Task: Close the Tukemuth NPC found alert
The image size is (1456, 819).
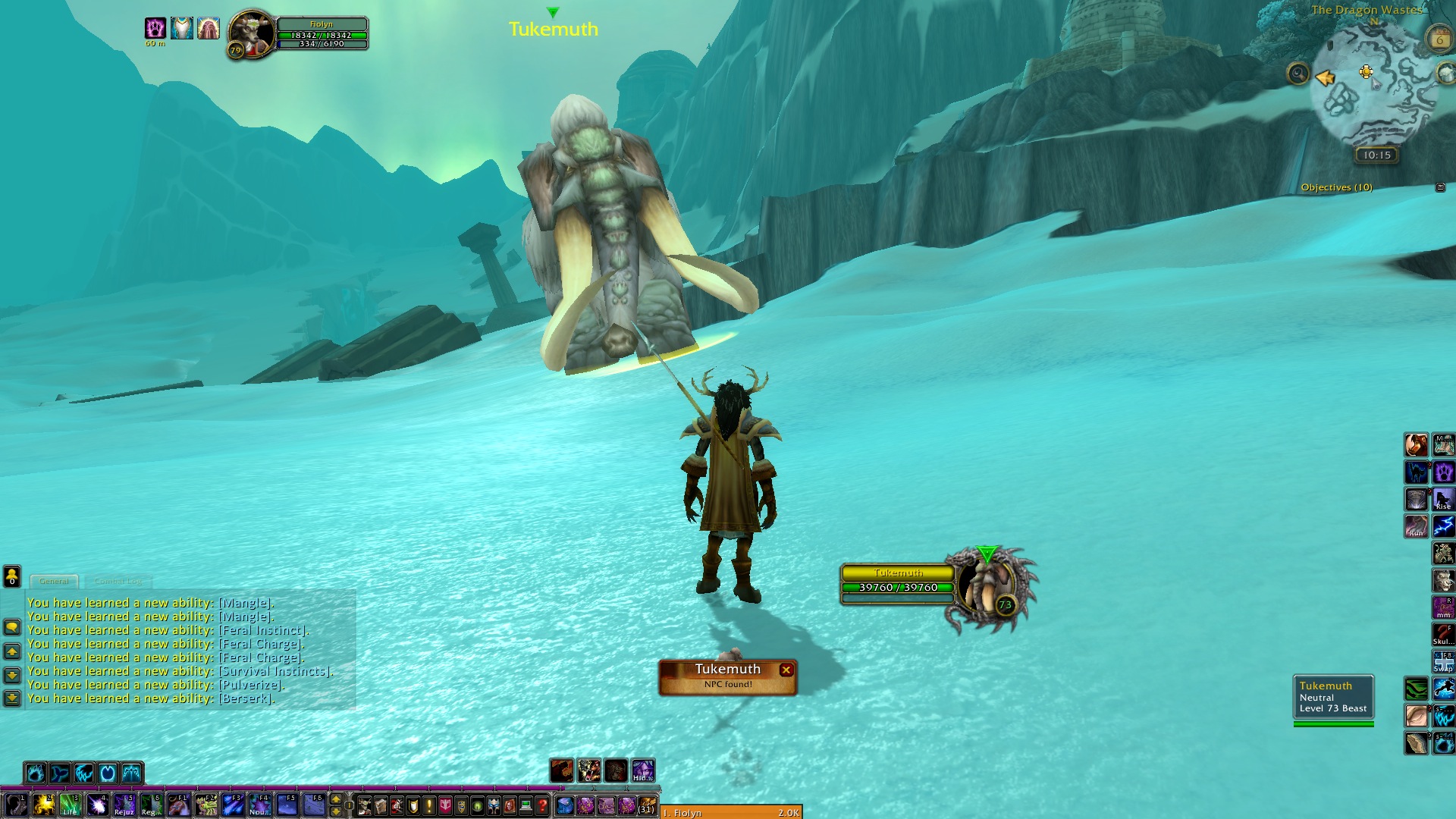Action: pyautogui.click(x=786, y=670)
